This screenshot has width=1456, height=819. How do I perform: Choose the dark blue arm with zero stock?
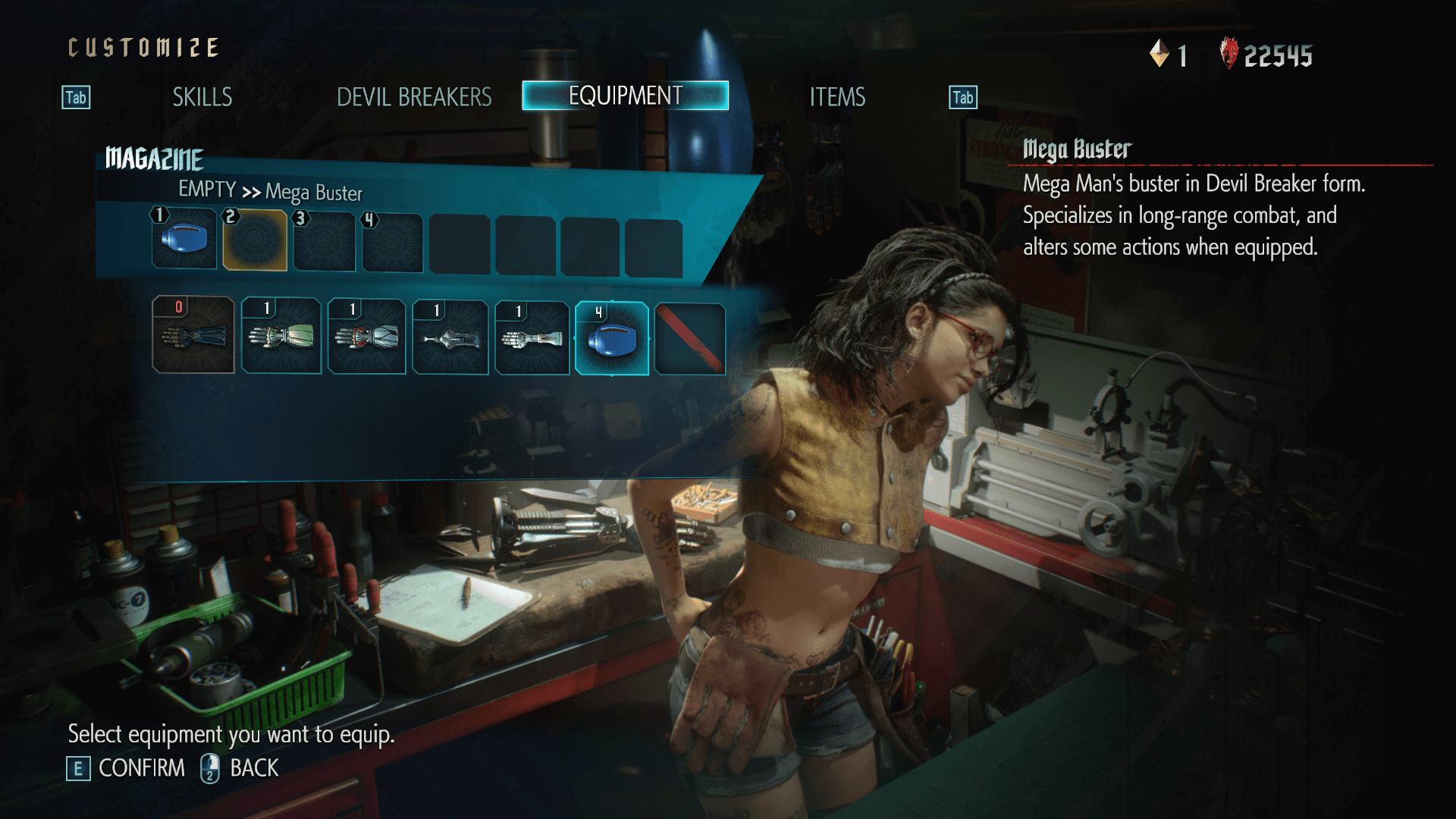coord(193,335)
